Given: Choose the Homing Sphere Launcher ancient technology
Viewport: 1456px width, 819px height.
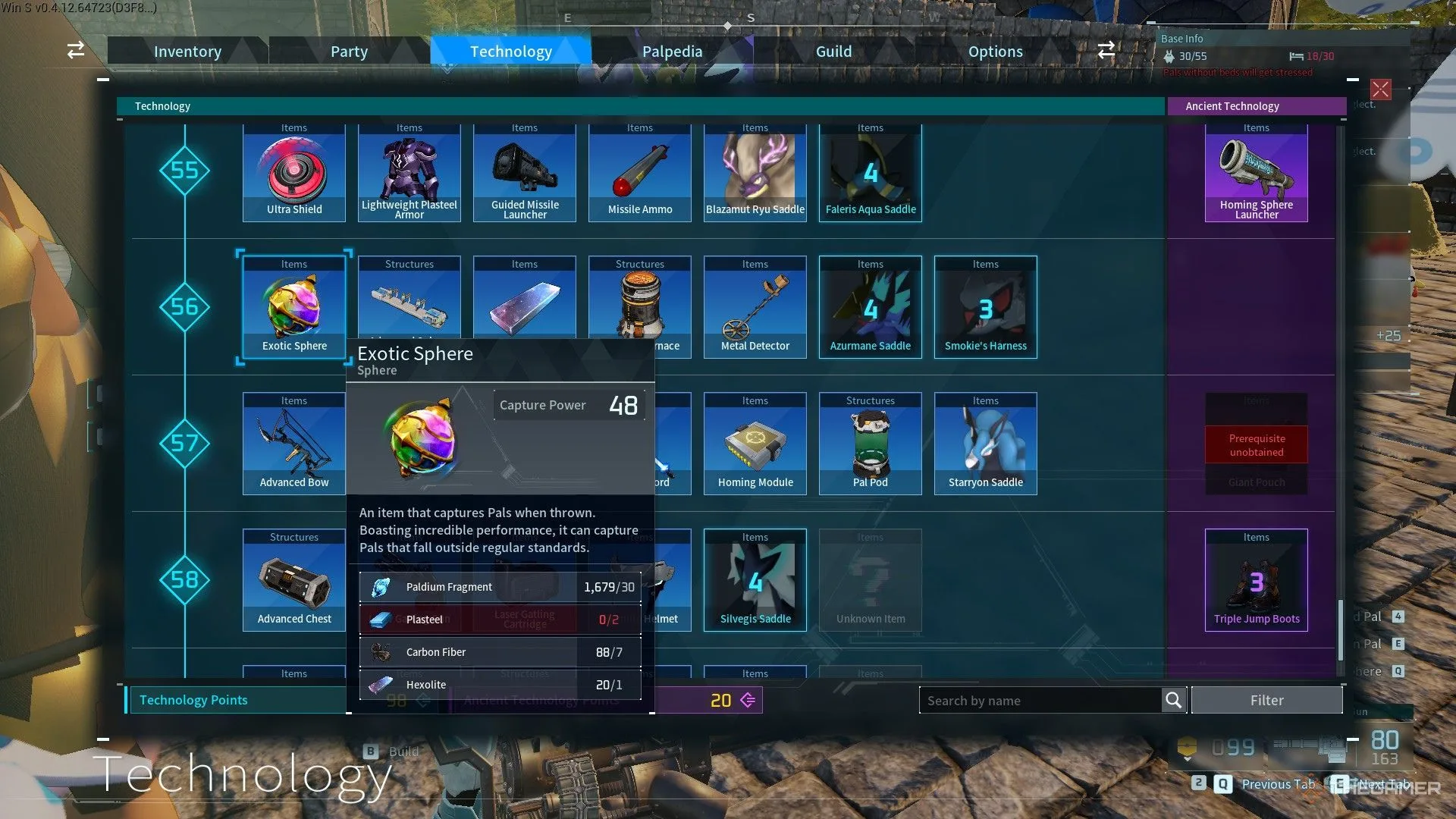Looking at the screenshot, I should point(1257,174).
